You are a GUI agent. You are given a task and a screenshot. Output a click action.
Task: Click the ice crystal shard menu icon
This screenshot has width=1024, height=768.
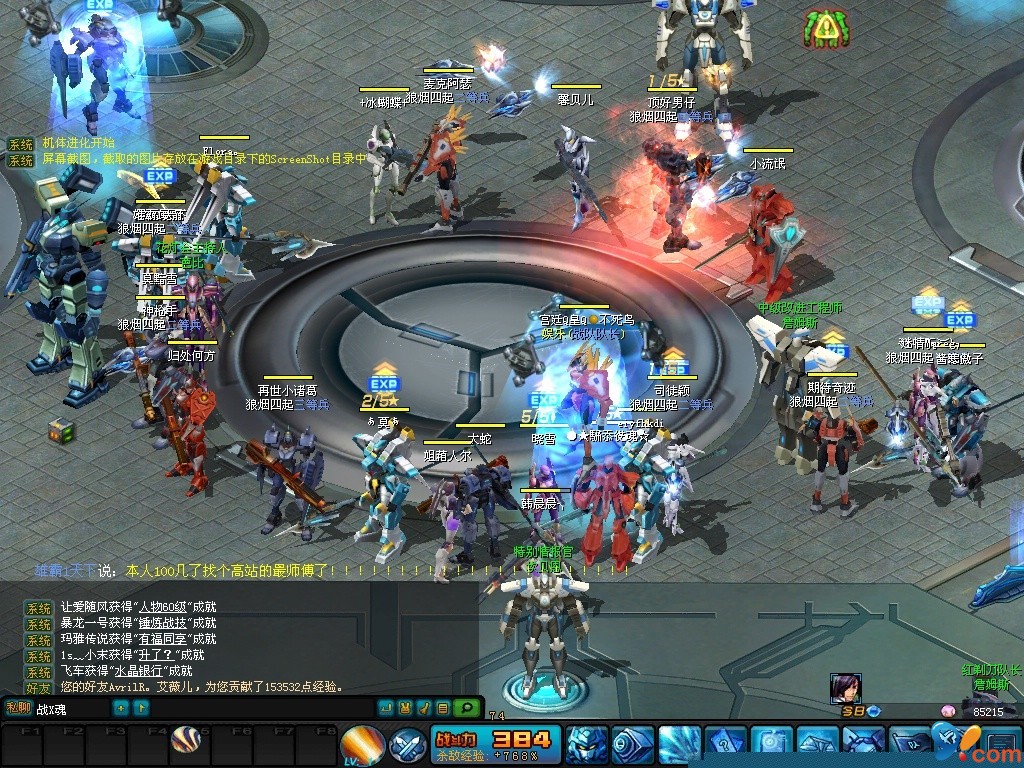(x=679, y=744)
